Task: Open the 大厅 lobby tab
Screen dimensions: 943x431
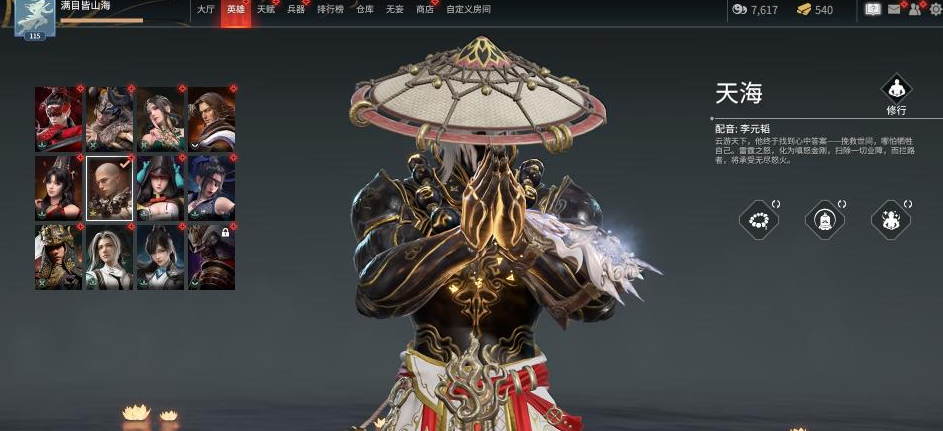Action: pos(205,9)
